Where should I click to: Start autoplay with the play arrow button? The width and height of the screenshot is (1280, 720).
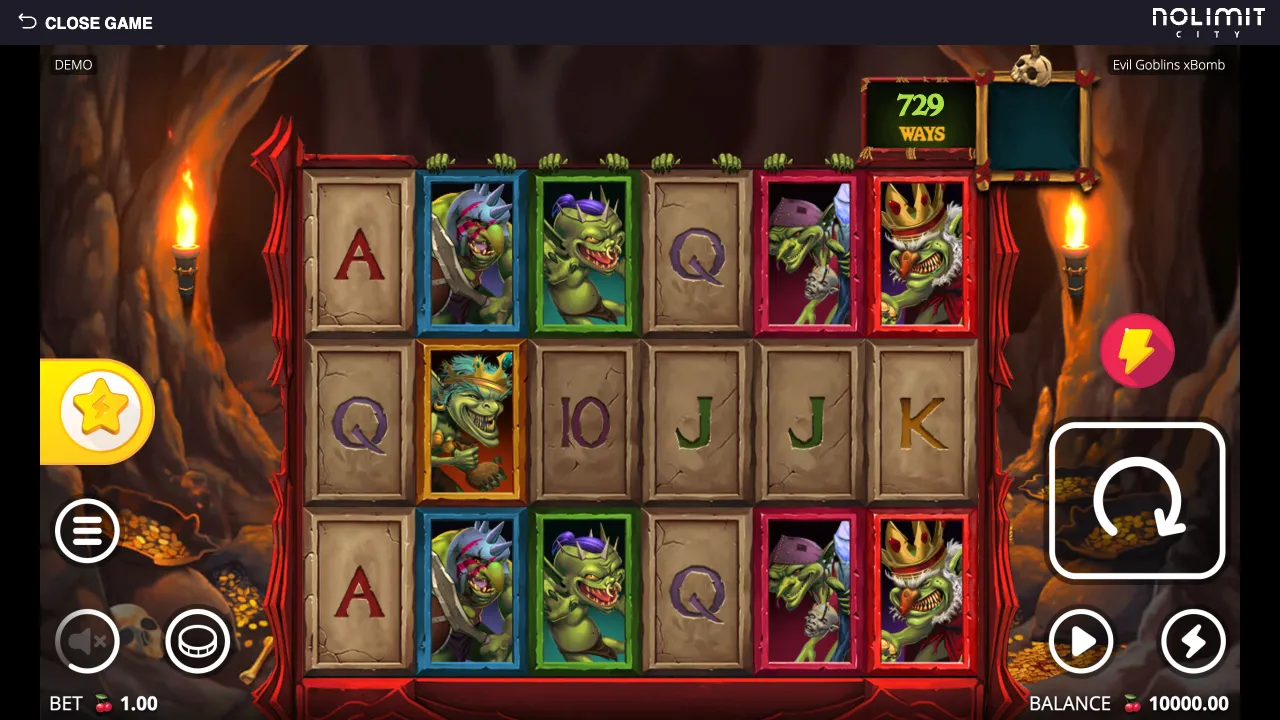point(1082,642)
